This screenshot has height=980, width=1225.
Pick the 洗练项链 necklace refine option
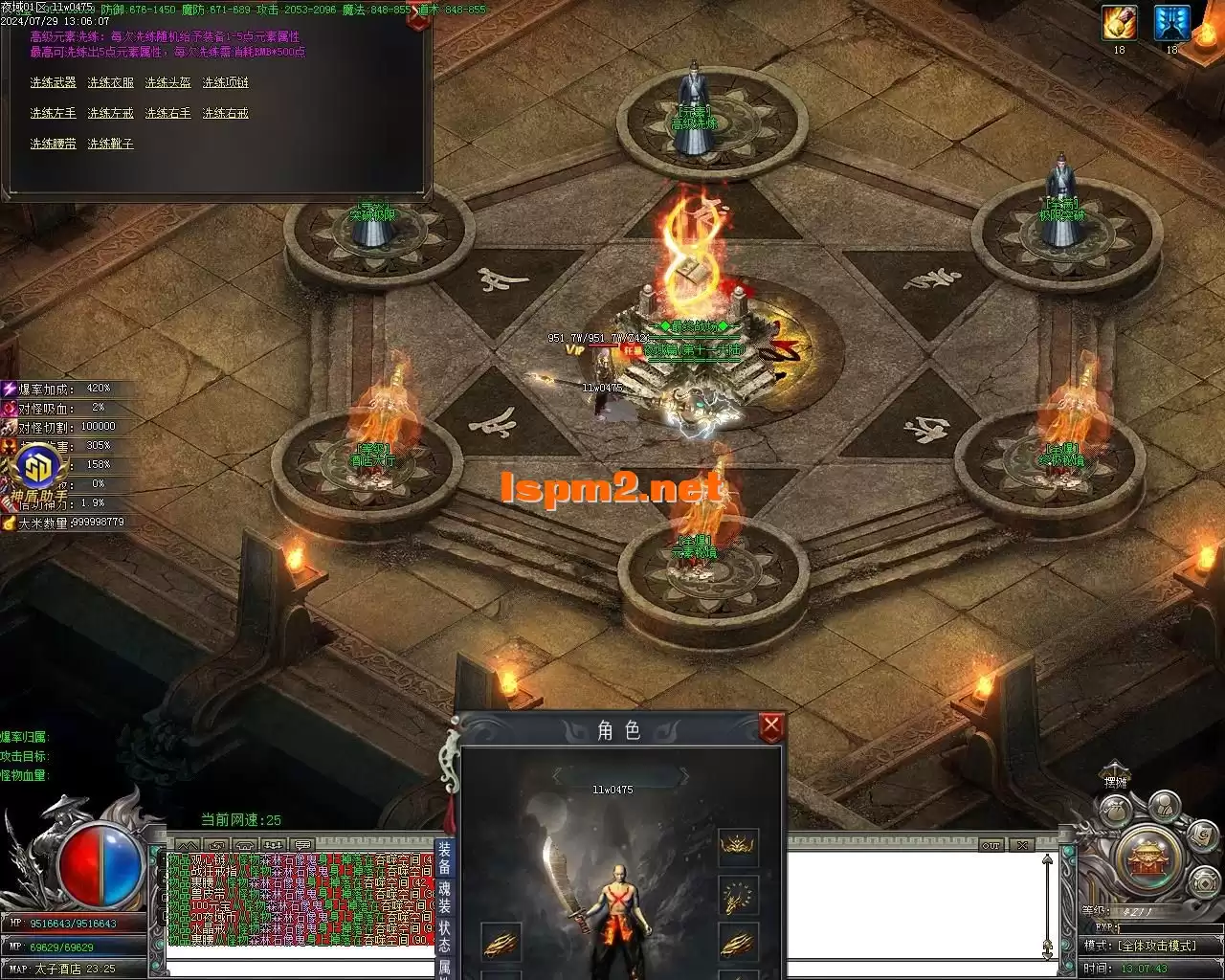[x=225, y=83]
